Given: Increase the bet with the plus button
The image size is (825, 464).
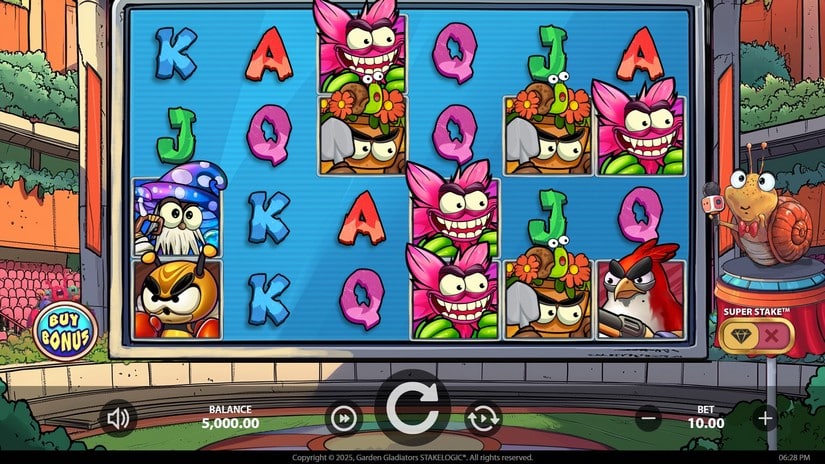Looking at the screenshot, I should click(x=765, y=418).
